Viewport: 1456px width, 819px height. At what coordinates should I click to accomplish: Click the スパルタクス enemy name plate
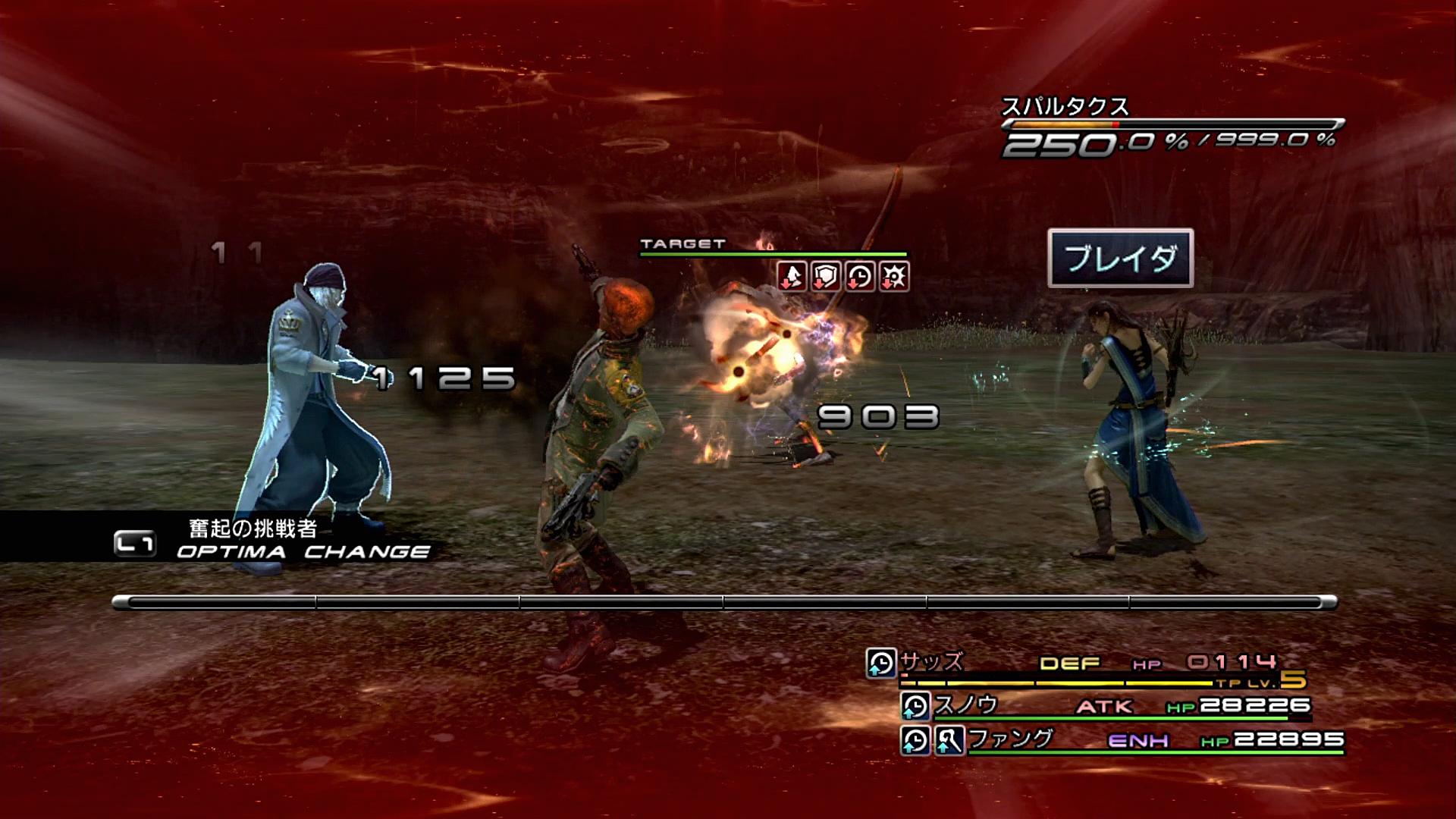click(x=1065, y=107)
